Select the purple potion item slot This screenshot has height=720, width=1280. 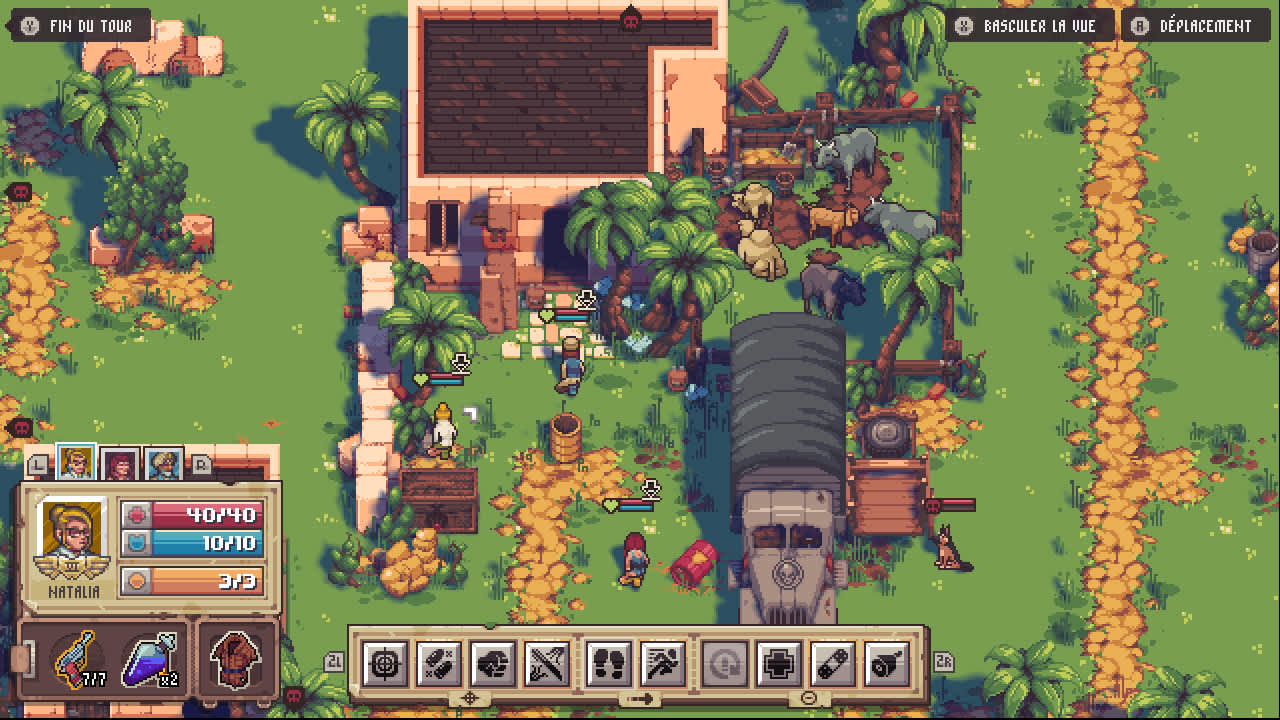150,660
